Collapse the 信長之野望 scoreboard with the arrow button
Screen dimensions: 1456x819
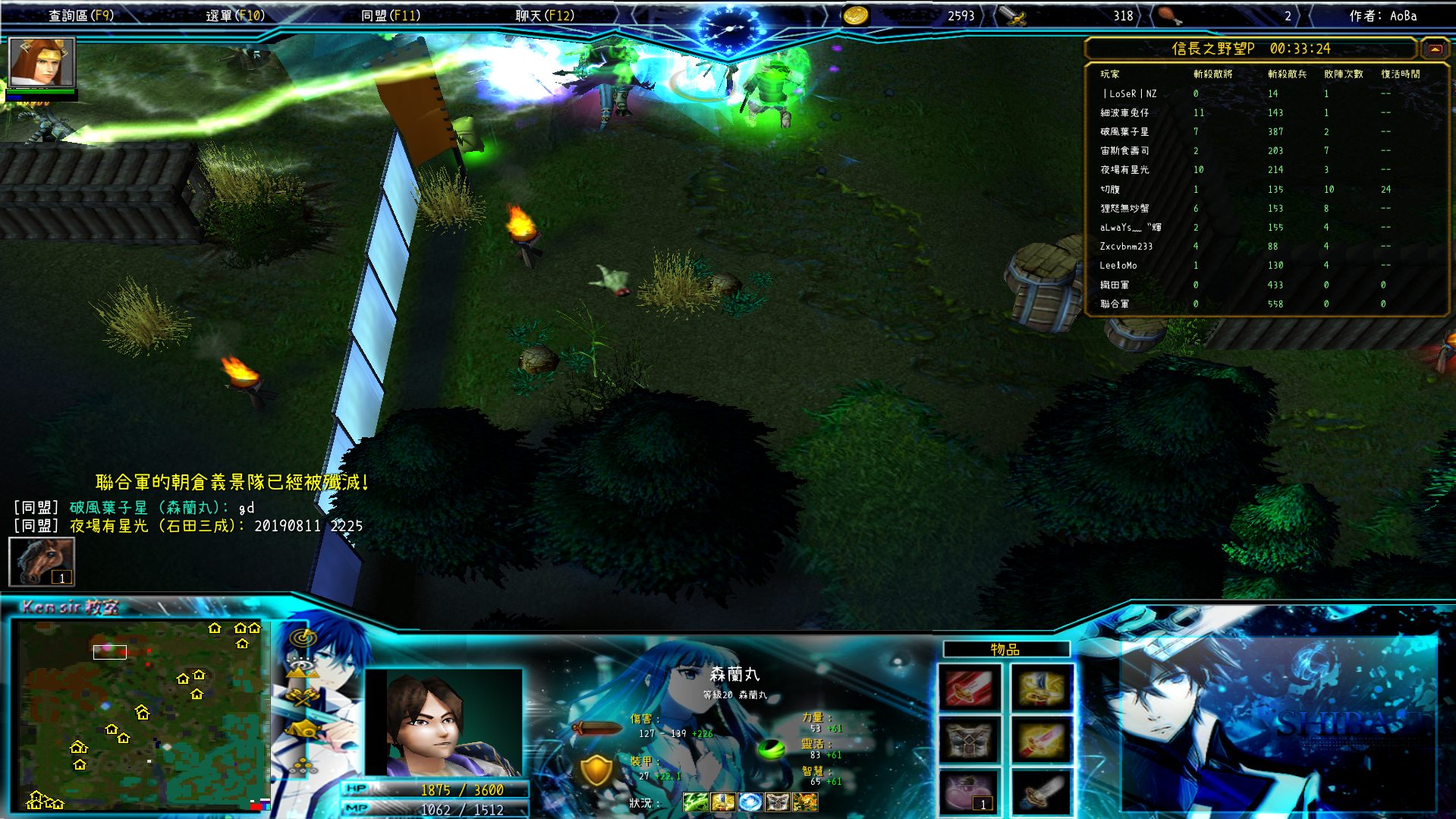coord(1435,49)
